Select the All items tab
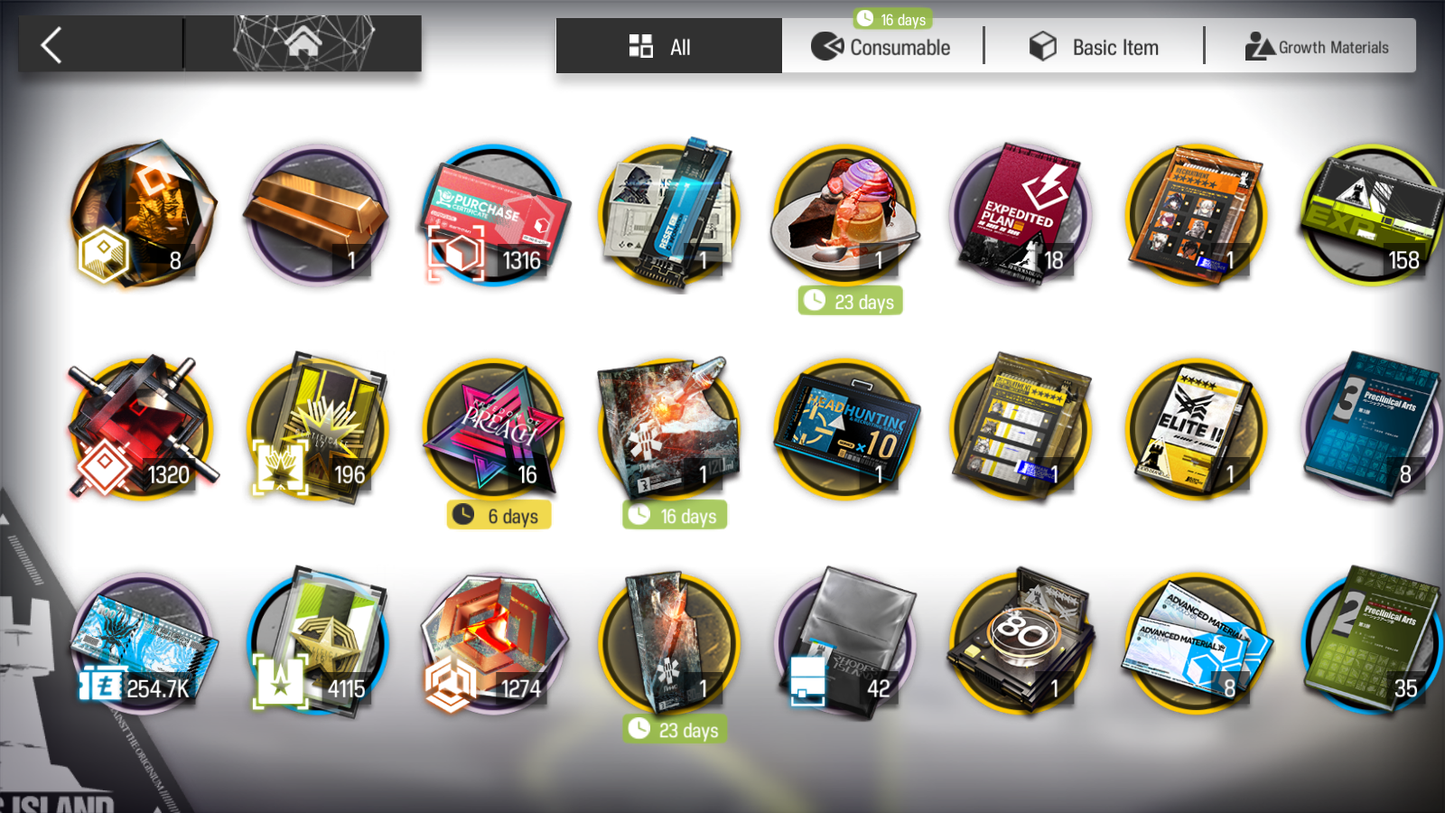The image size is (1445, 813). click(668, 47)
